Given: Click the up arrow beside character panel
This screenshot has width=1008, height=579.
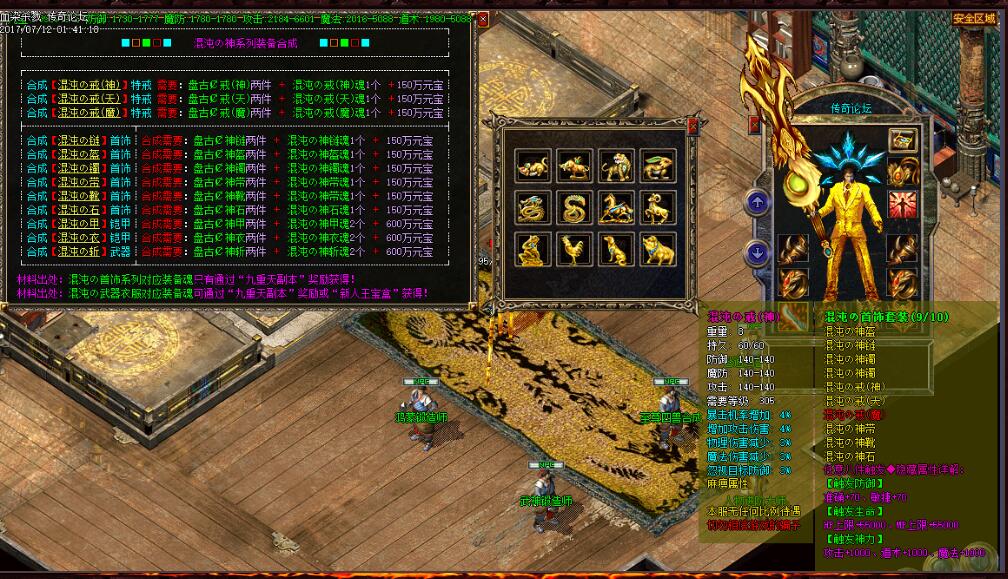Looking at the screenshot, I should pos(757,204).
